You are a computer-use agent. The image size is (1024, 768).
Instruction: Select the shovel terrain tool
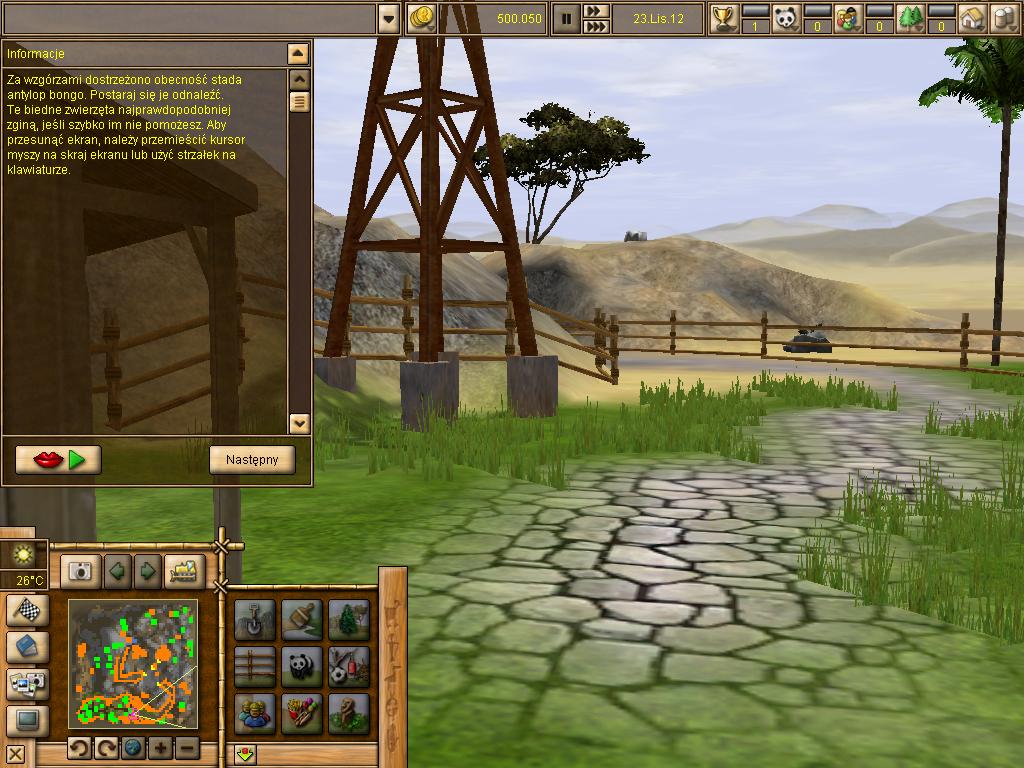pyautogui.click(x=255, y=619)
